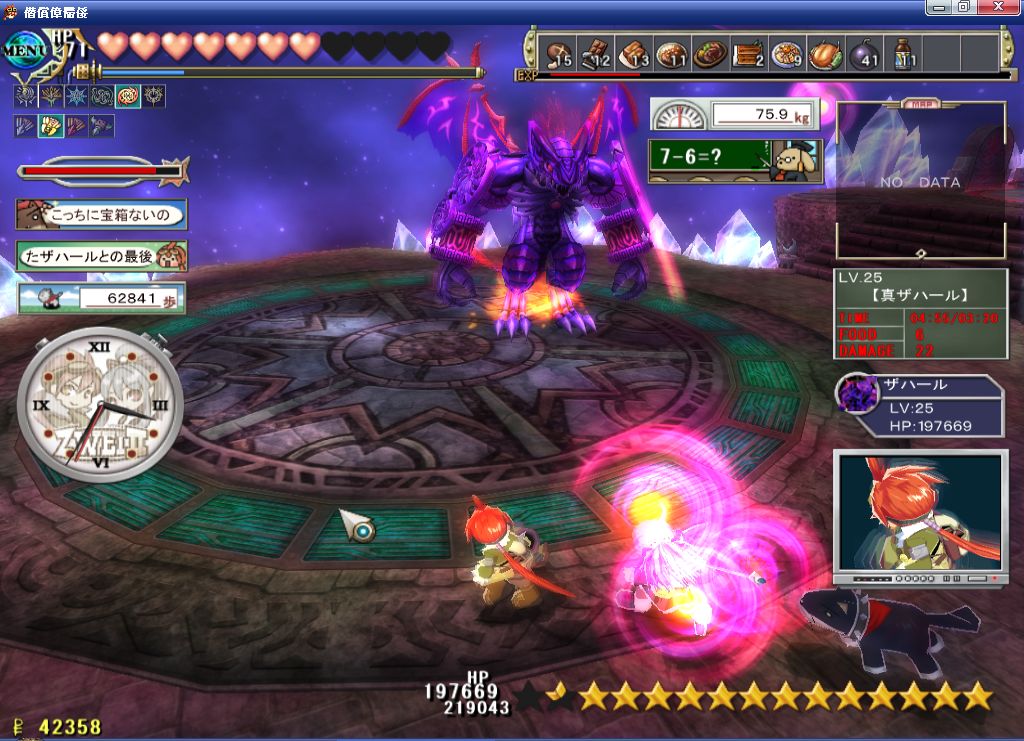Select the chocolate bar item slot

coord(596,53)
